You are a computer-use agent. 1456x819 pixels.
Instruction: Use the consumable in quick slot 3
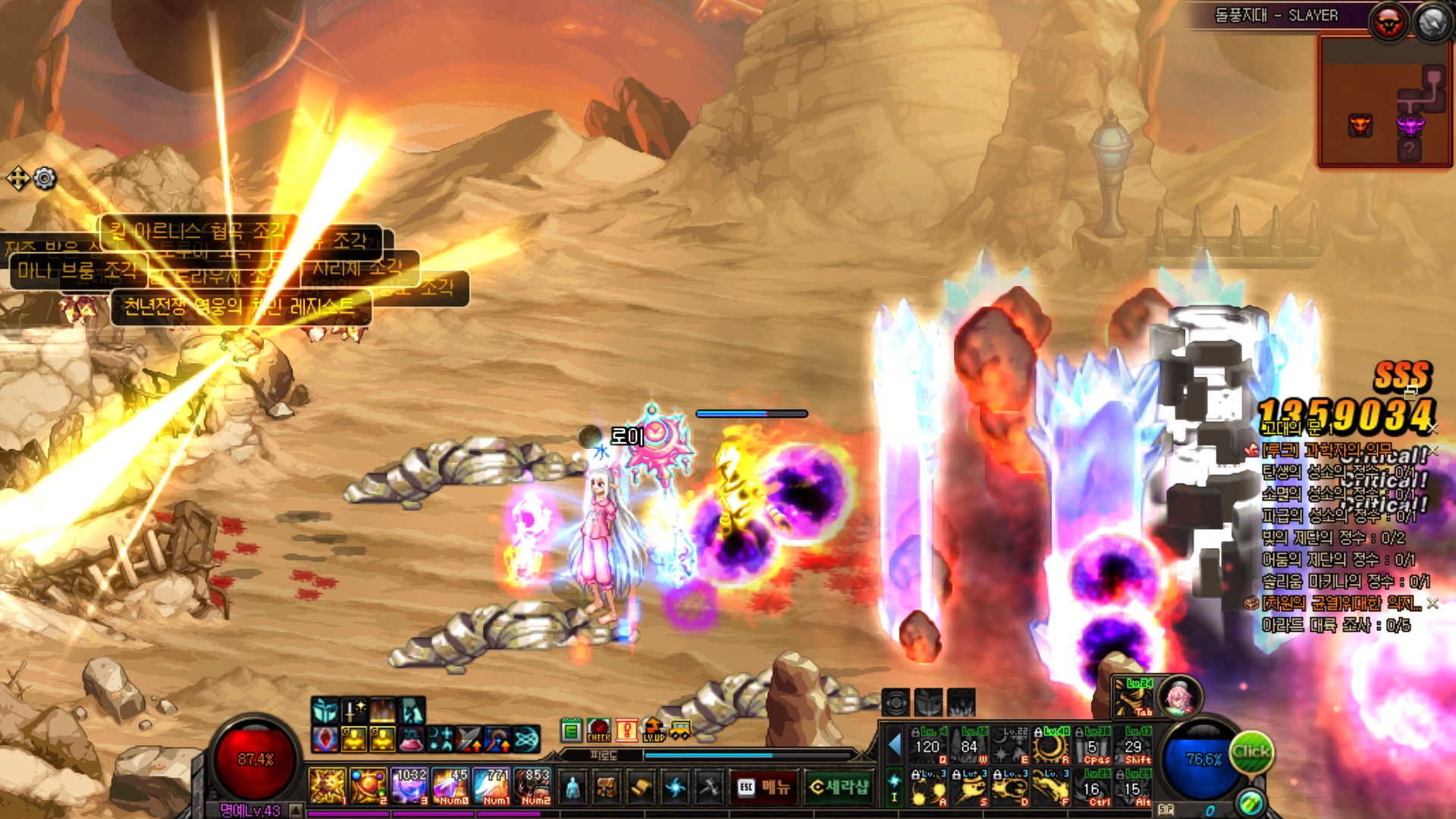[409, 786]
